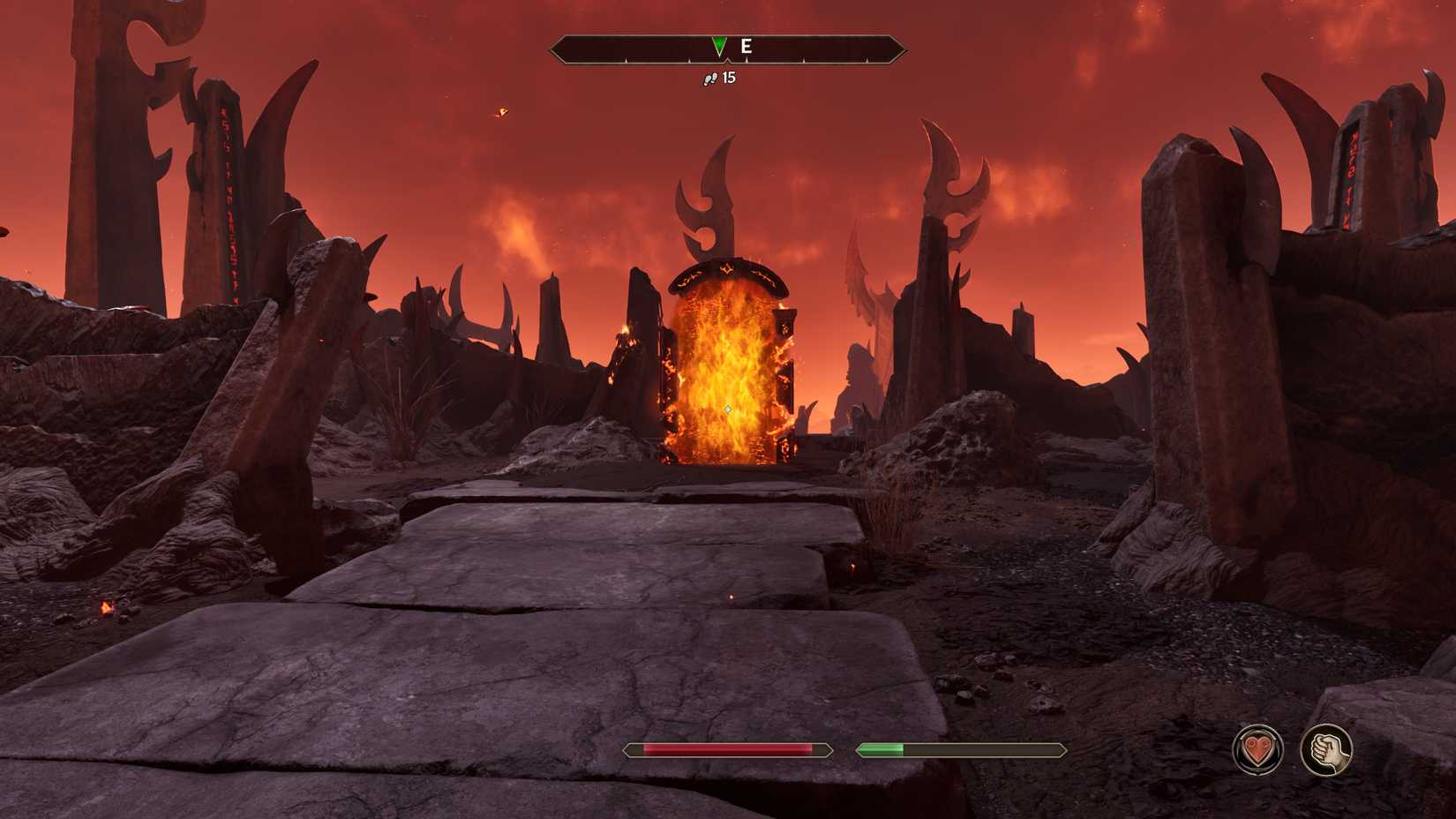
Task: Click the diamond crosshair reticle
Action: (729, 409)
